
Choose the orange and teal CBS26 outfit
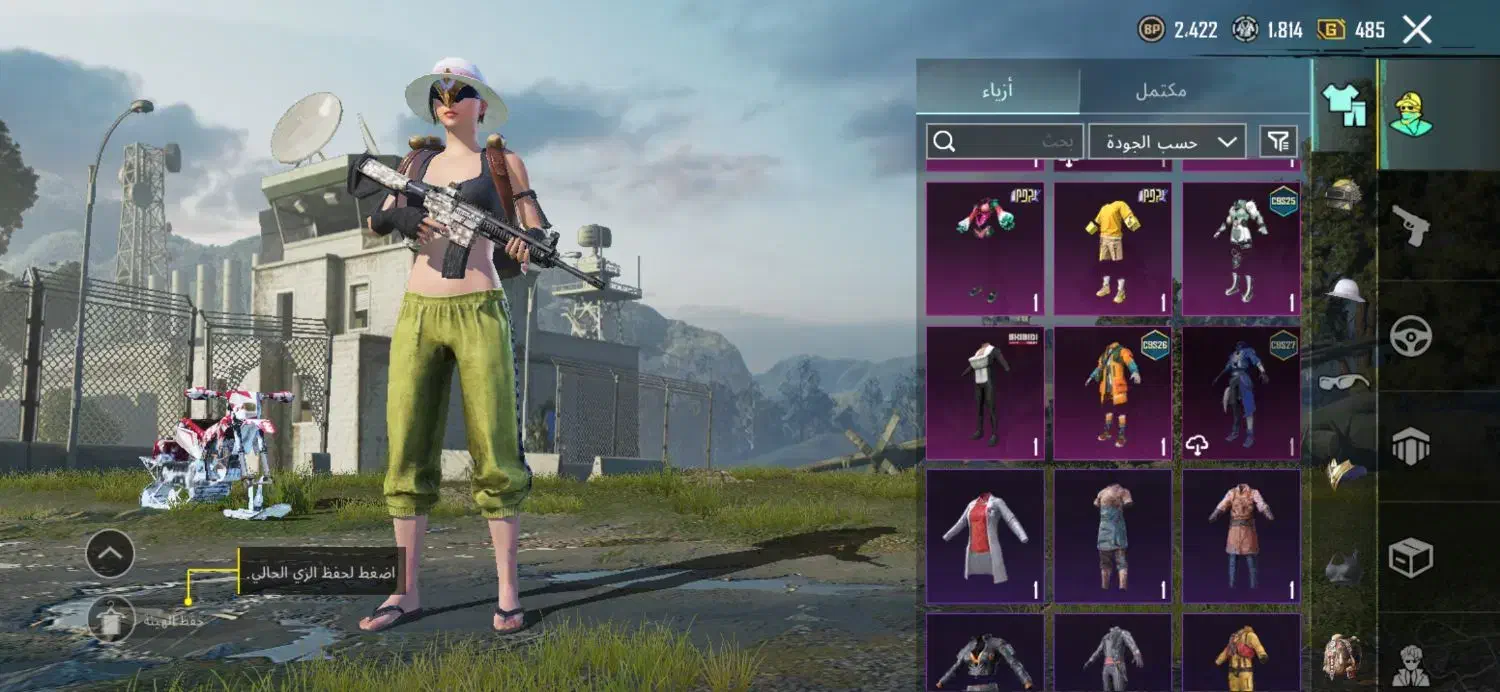[x=1112, y=393]
